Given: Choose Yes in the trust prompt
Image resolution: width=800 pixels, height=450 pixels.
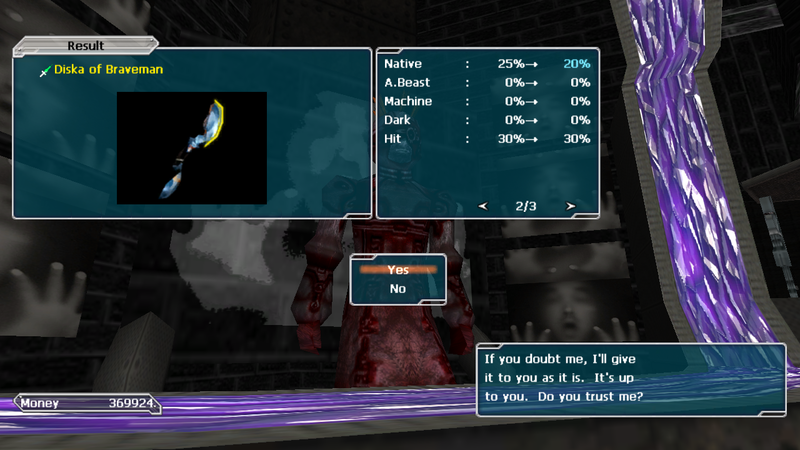Looking at the screenshot, I should tap(398, 269).
